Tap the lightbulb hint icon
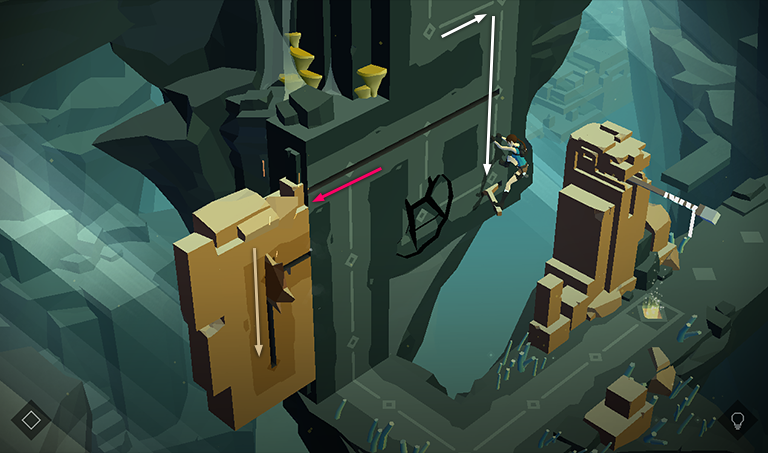 [x=738, y=419]
